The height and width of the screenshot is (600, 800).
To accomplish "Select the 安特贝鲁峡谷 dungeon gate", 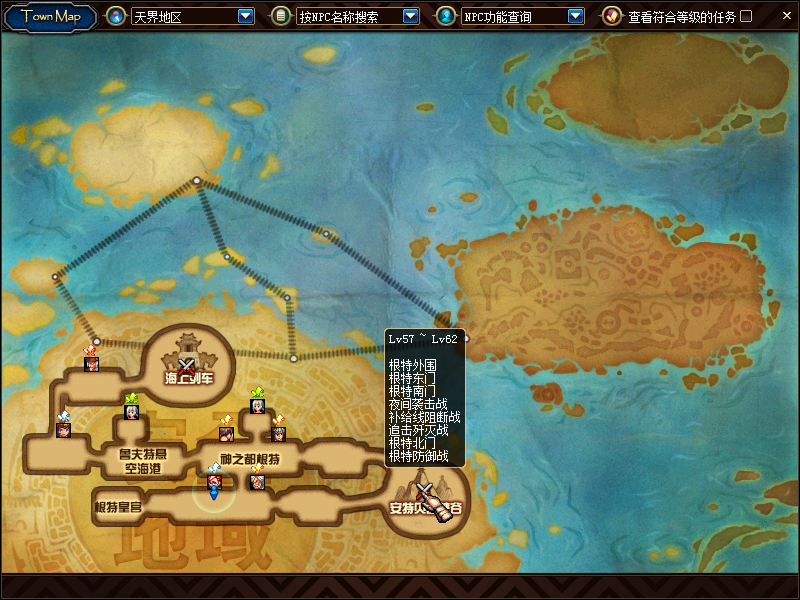I will (427, 498).
